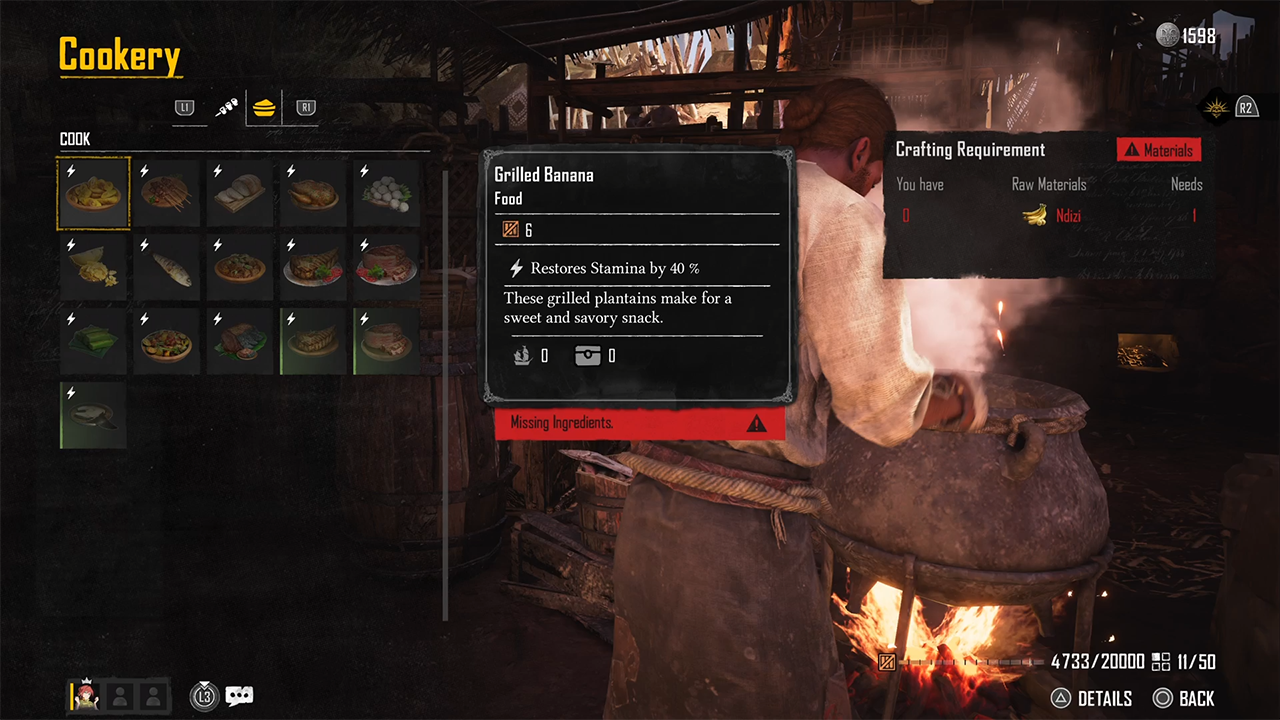
Task: Pick the roasted chicken recipe
Action: [314, 194]
